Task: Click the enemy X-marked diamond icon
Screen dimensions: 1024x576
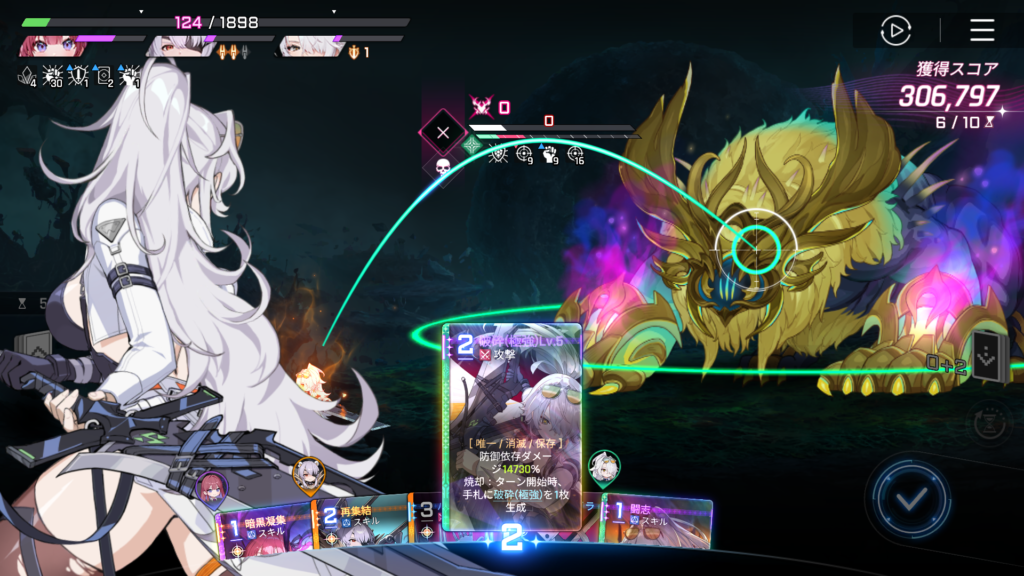Action: pyautogui.click(x=443, y=132)
